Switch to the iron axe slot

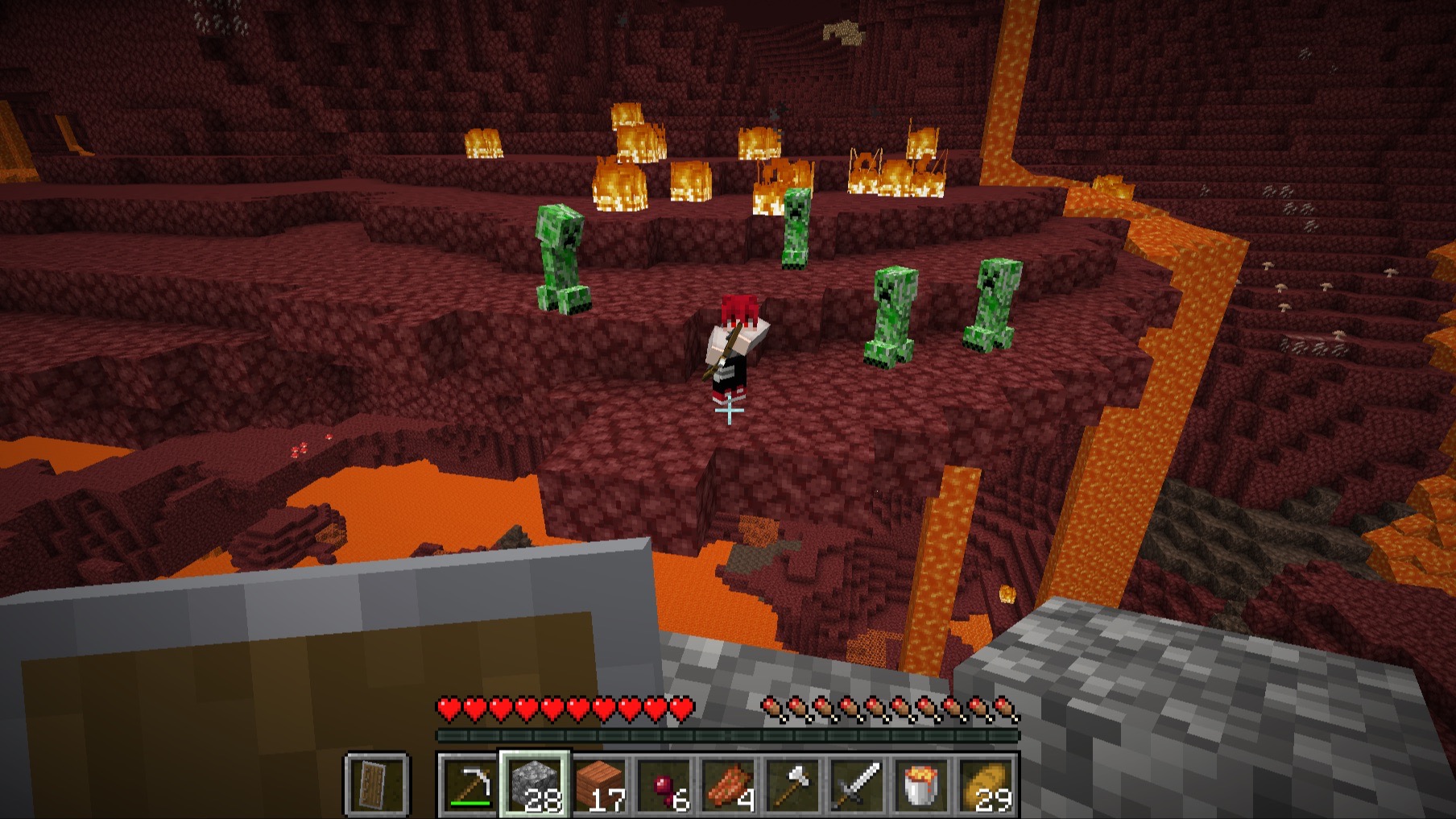coord(793,785)
